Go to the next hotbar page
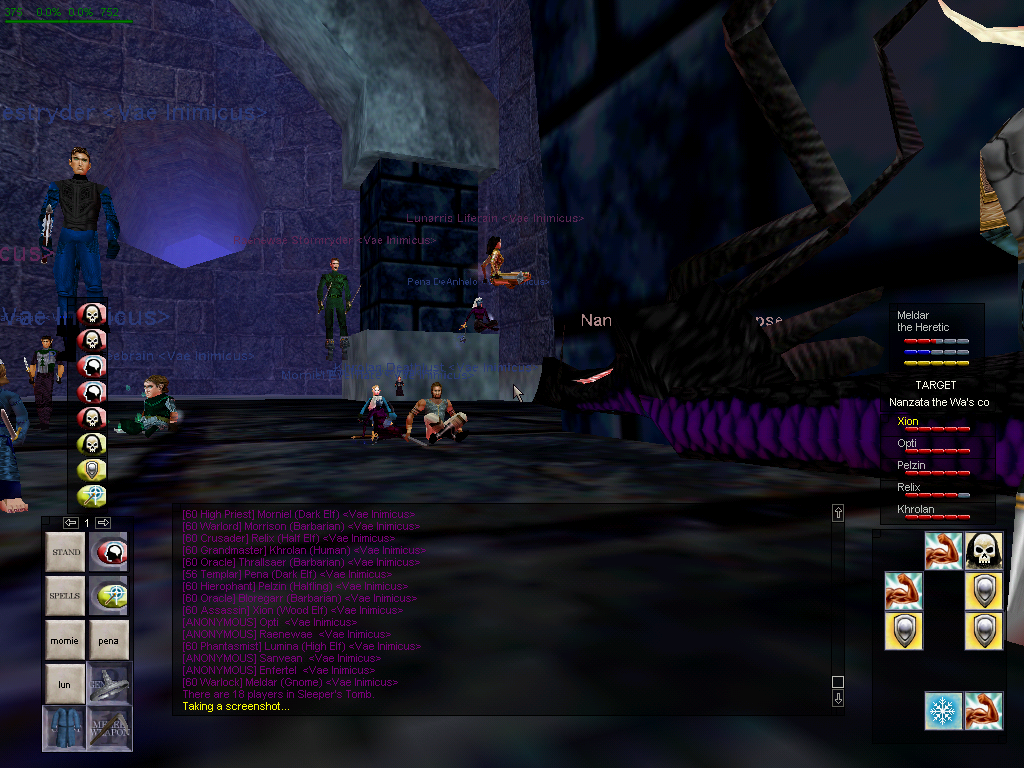1024x768 pixels. coord(103,523)
